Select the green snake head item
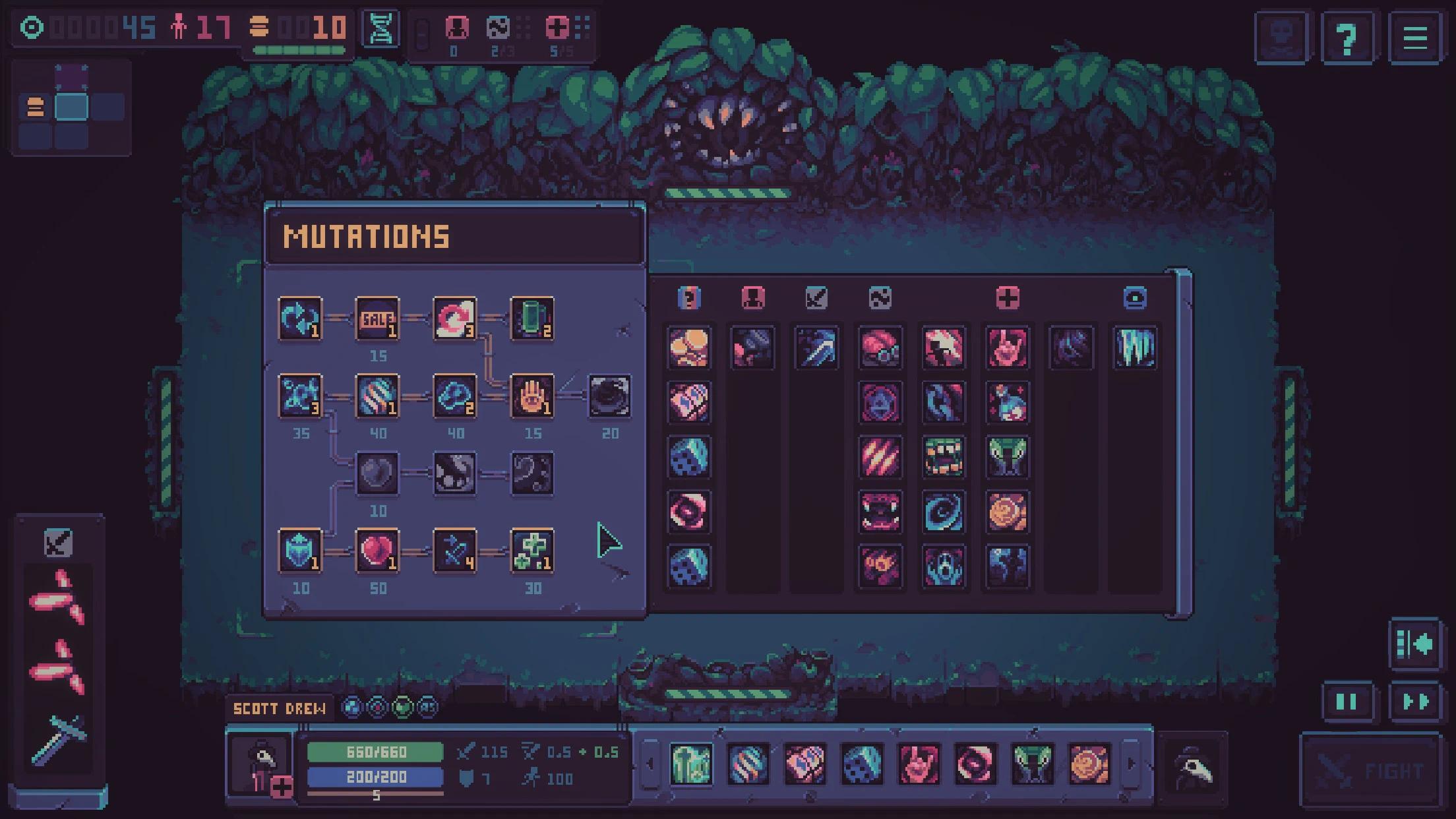The image size is (1456, 819). [x=1007, y=456]
